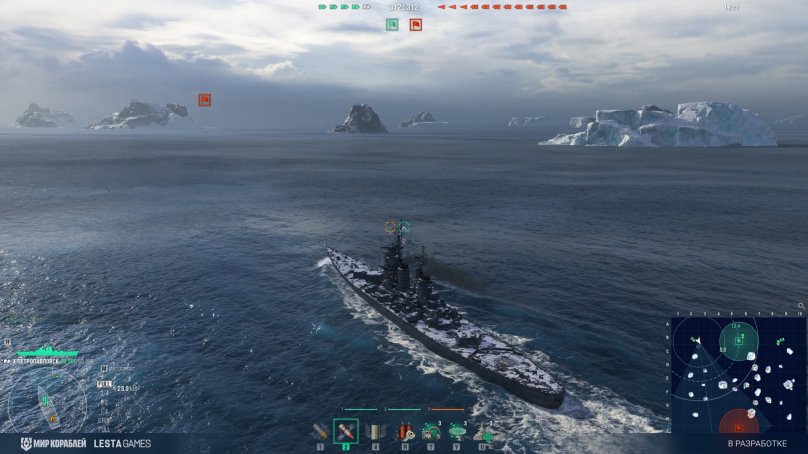Click the tactical minimap
The width and height of the screenshot is (808, 454).
tap(738, 375)
